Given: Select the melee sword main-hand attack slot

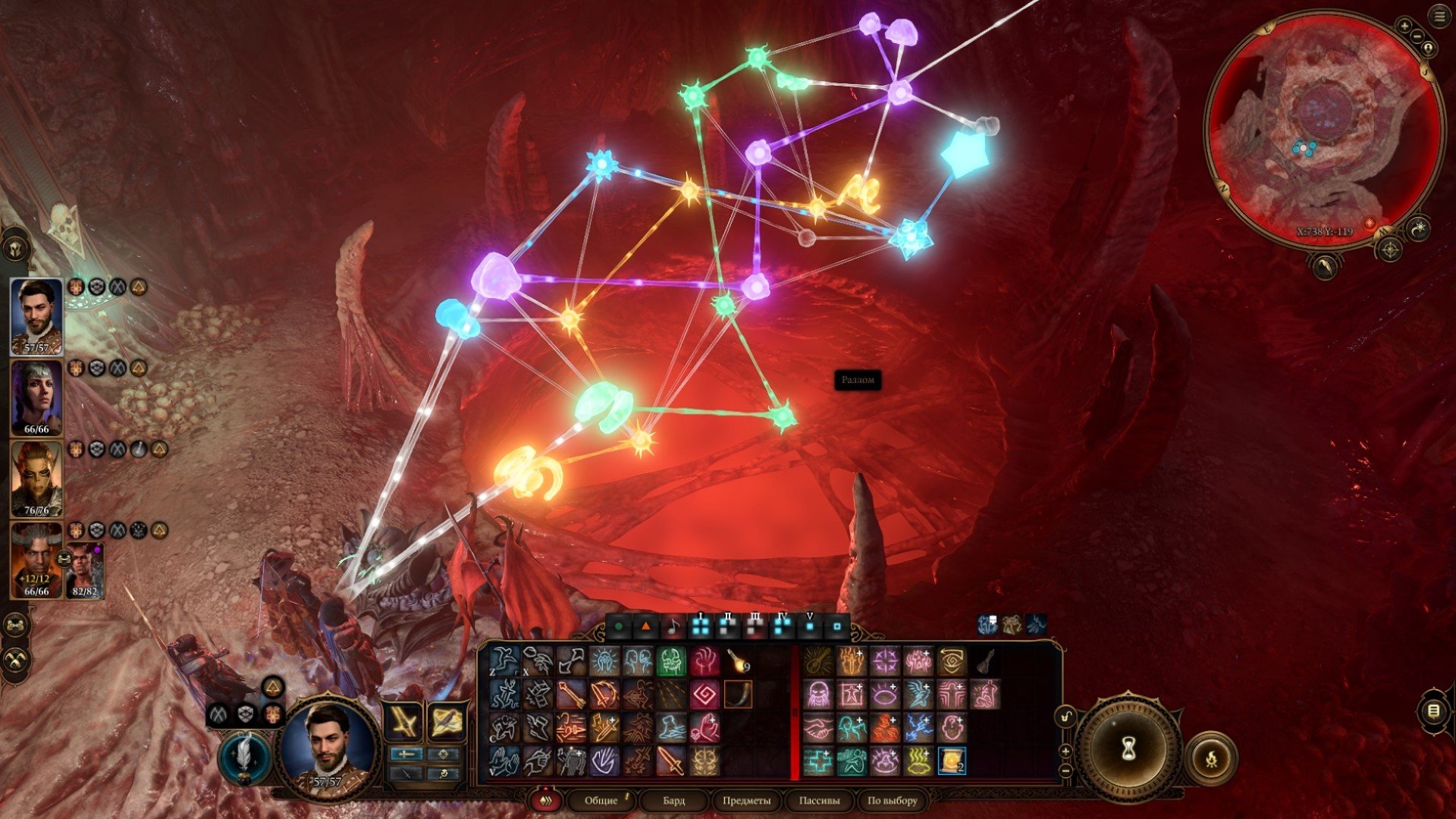Looking at the screenshot, I should pyautogui.click(x=403, y=720).
